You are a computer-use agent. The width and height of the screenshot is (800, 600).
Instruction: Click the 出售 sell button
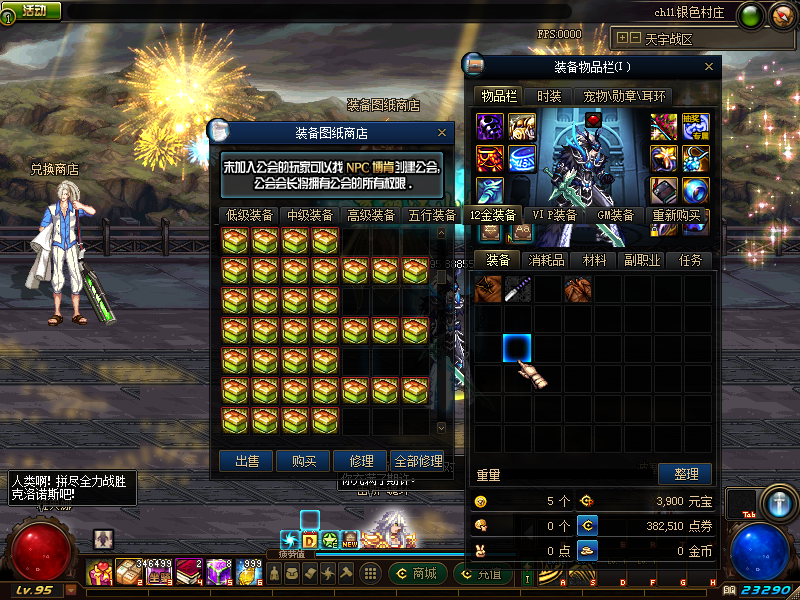[x=246, y=461]
